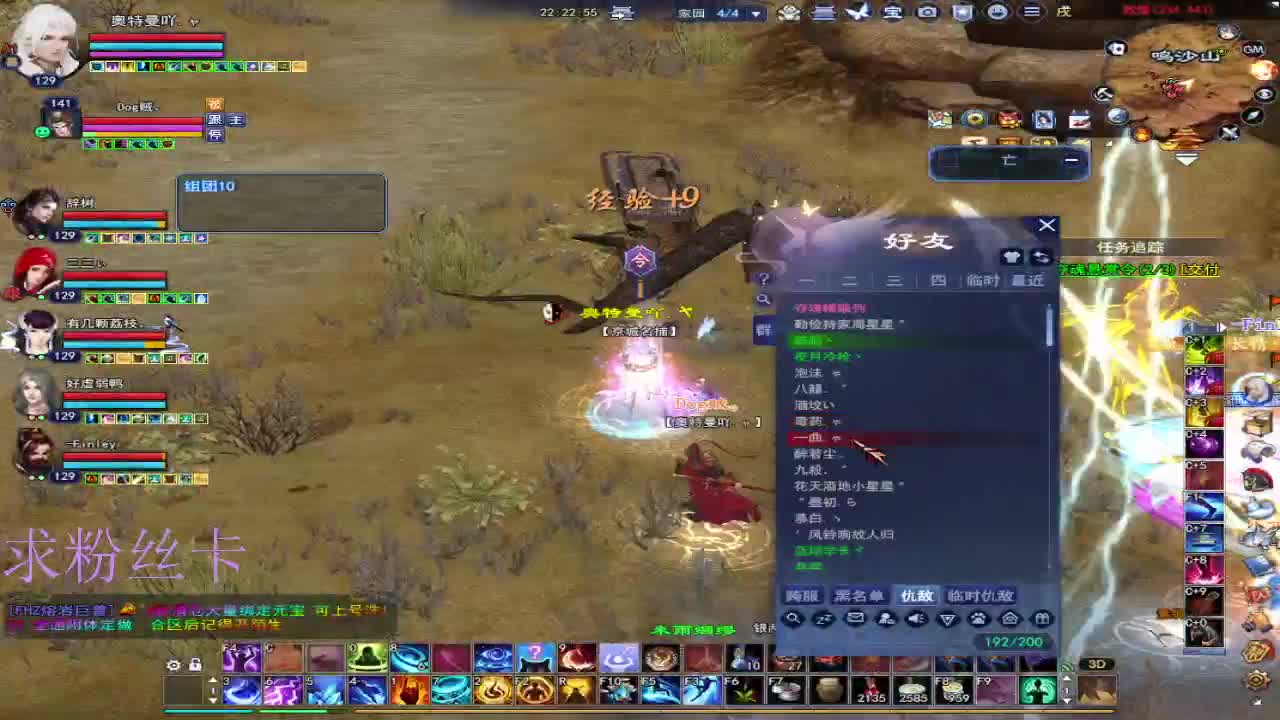1280x720 pixels.
Task: Switch to the 仇敌 tab at the panel bottom
Action: click(x=918, y=595)
